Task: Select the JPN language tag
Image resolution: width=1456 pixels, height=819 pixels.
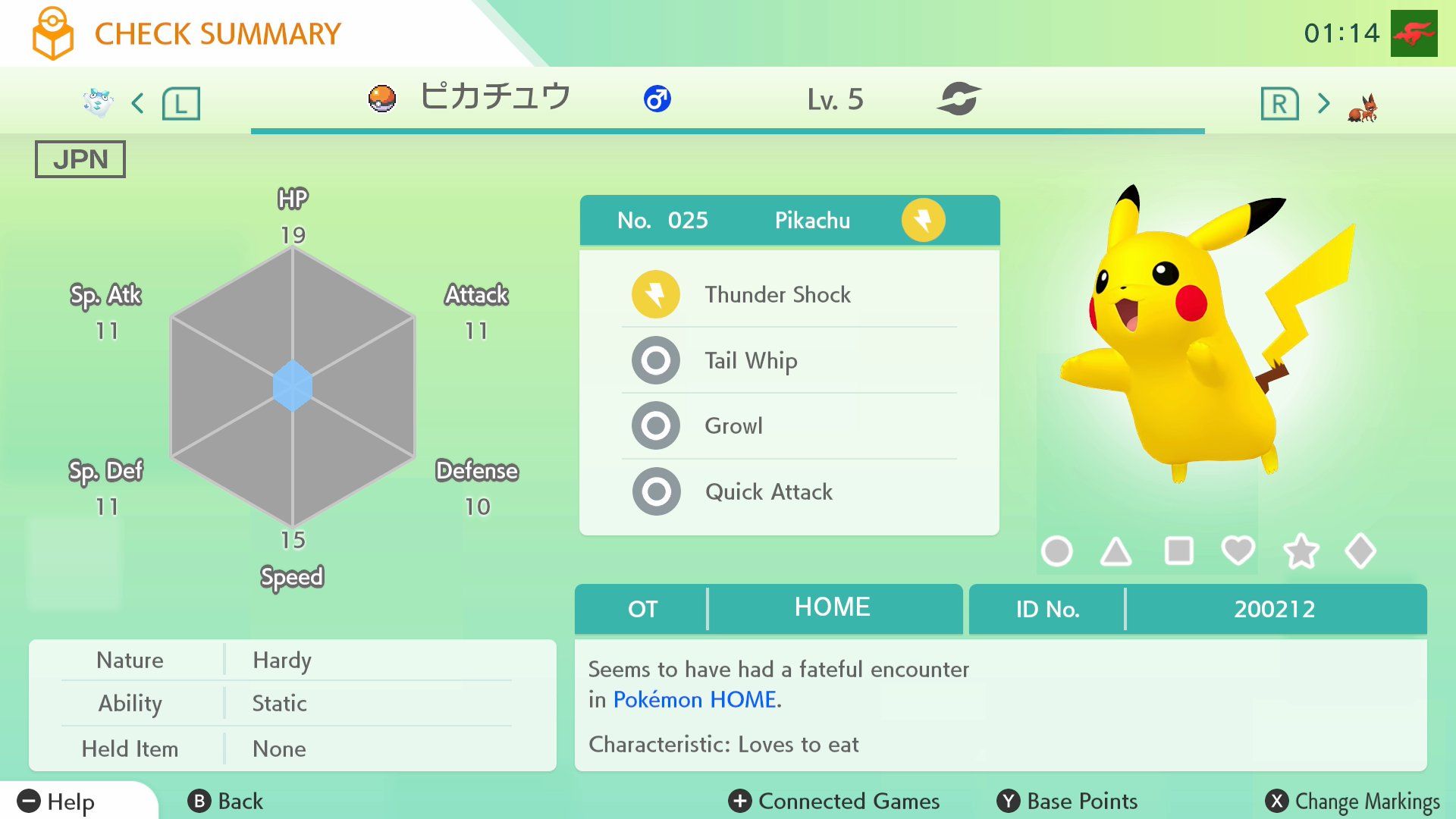Action: pos(79,158)
